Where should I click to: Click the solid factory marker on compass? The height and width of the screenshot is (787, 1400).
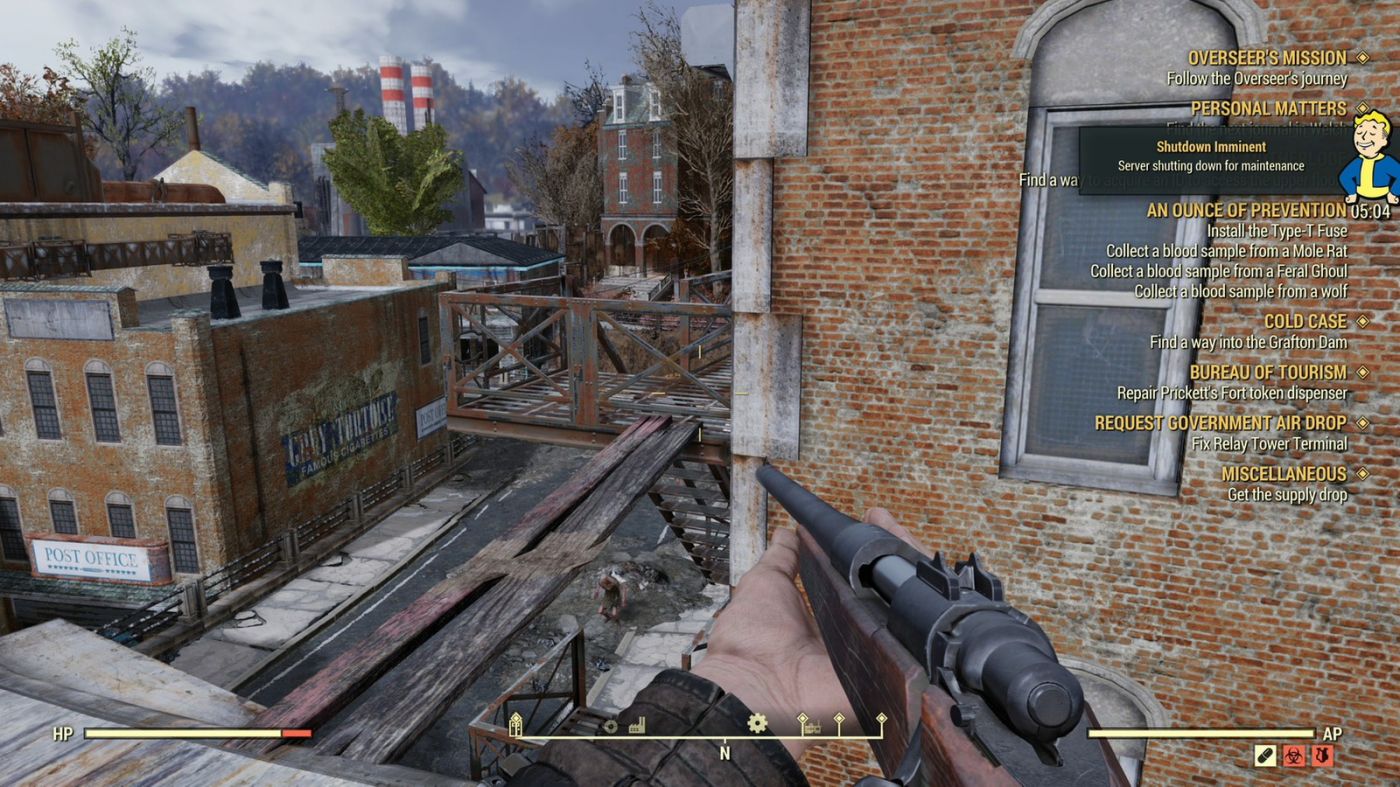[637, 725]
